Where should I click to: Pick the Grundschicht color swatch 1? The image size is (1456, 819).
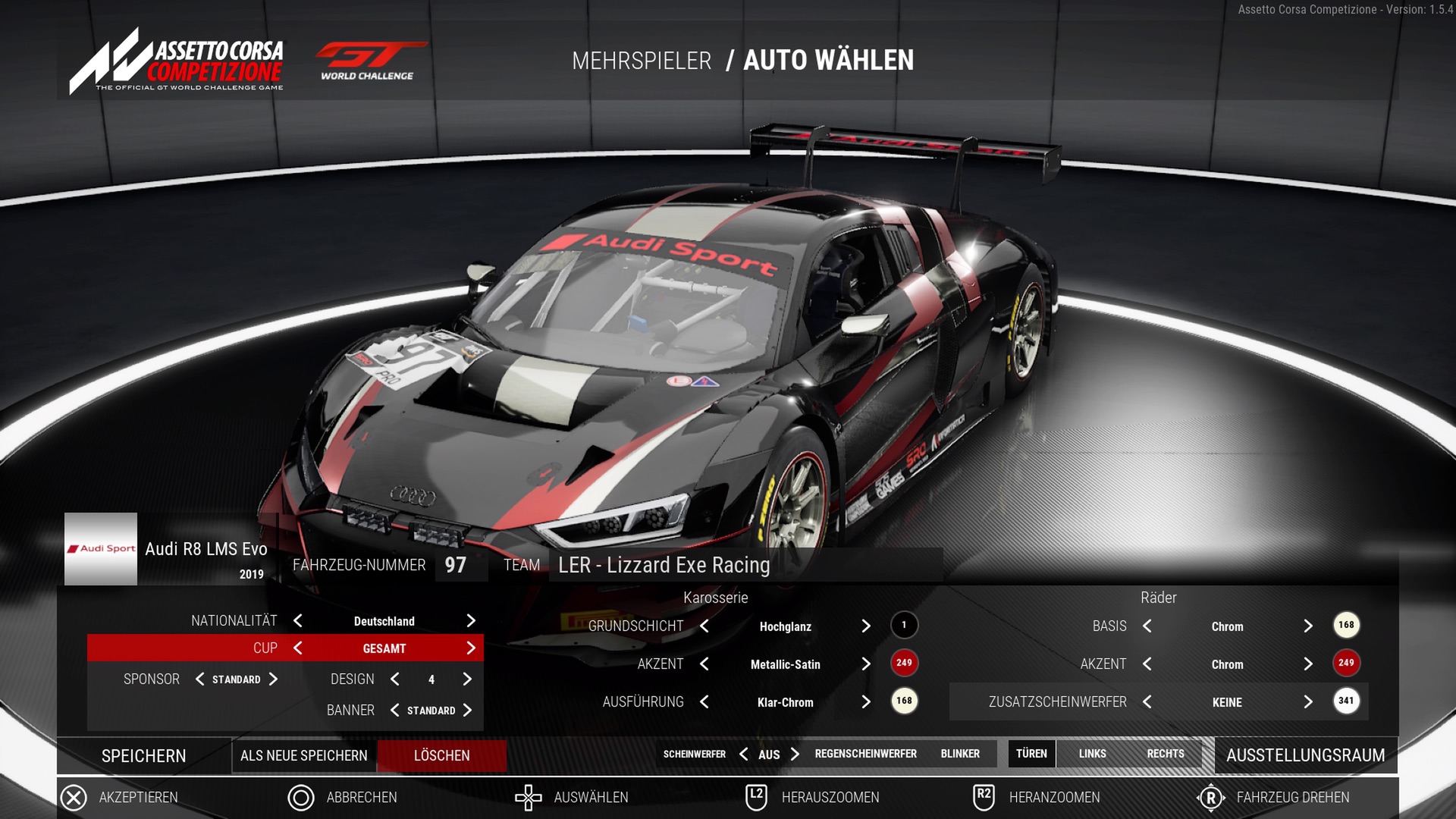coord(904,626)
